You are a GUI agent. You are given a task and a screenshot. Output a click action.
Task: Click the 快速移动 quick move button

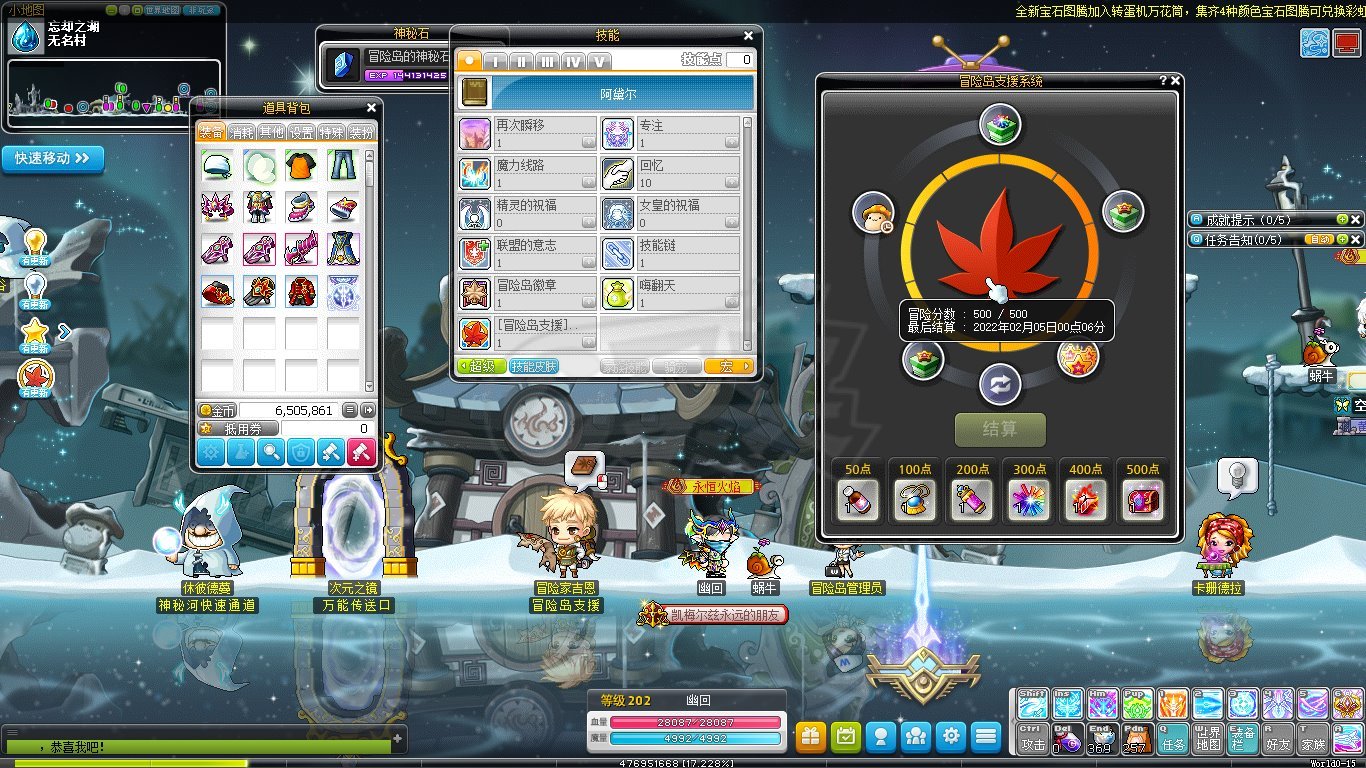(53, 158)
